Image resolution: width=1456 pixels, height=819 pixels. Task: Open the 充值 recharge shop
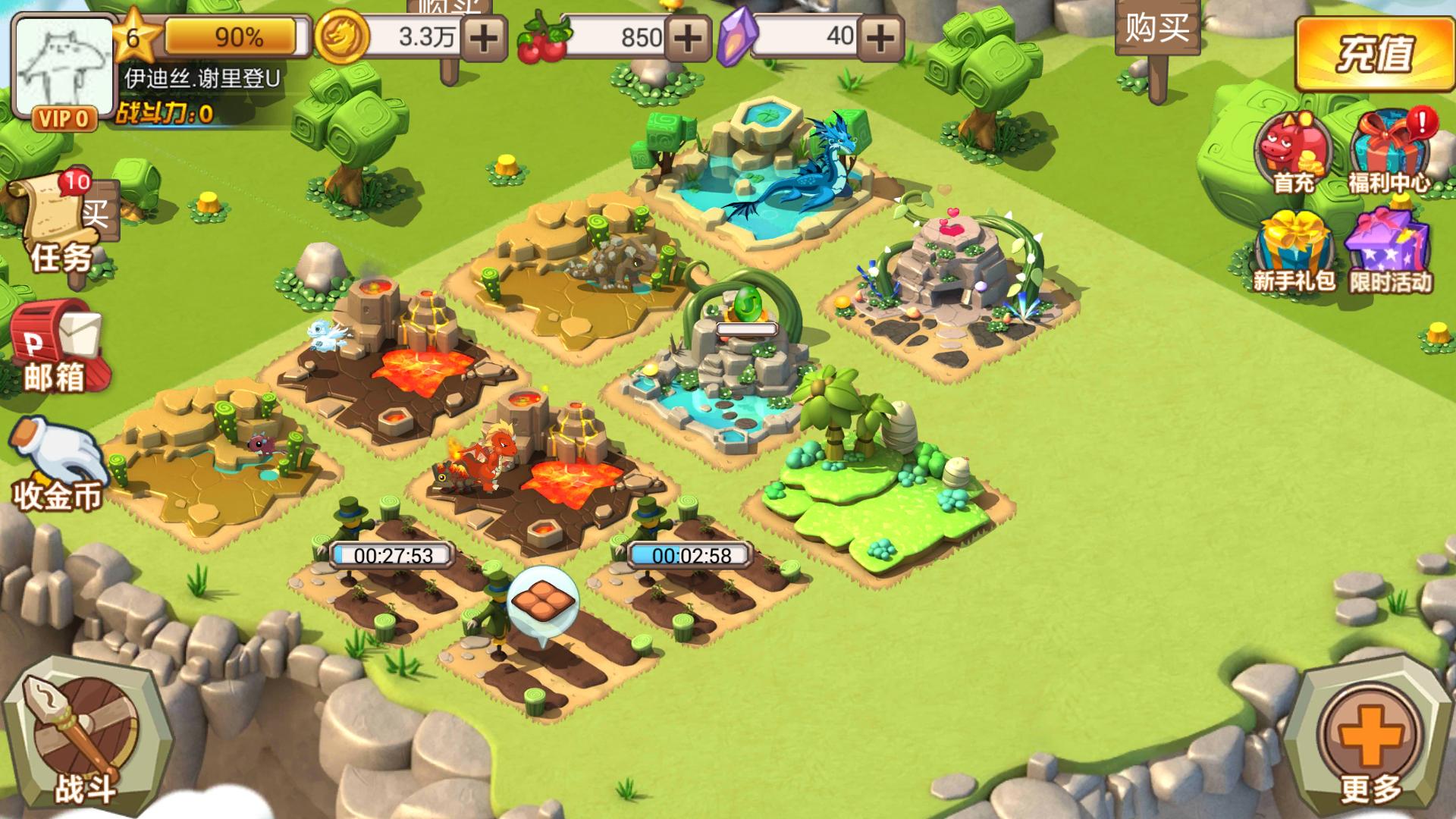1374,53
